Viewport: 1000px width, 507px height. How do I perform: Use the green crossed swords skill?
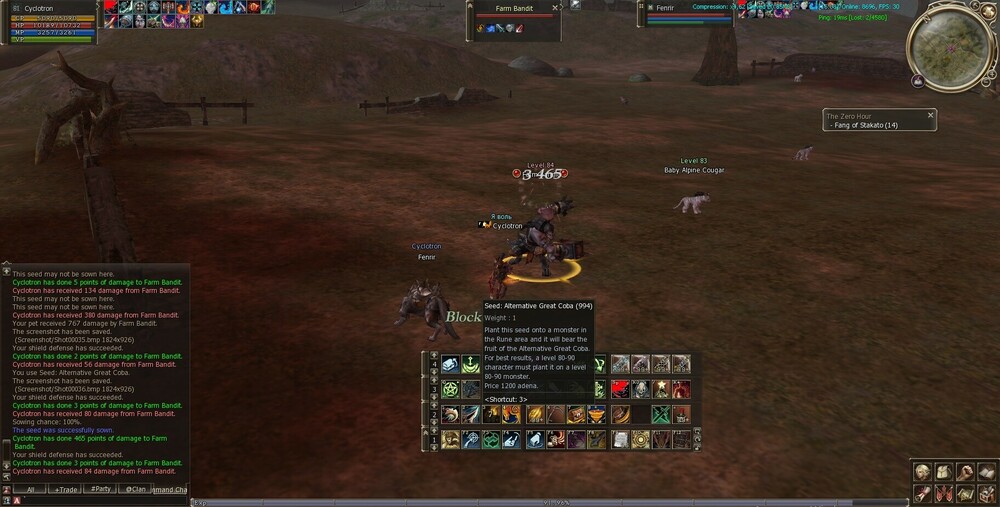[661, 414]
